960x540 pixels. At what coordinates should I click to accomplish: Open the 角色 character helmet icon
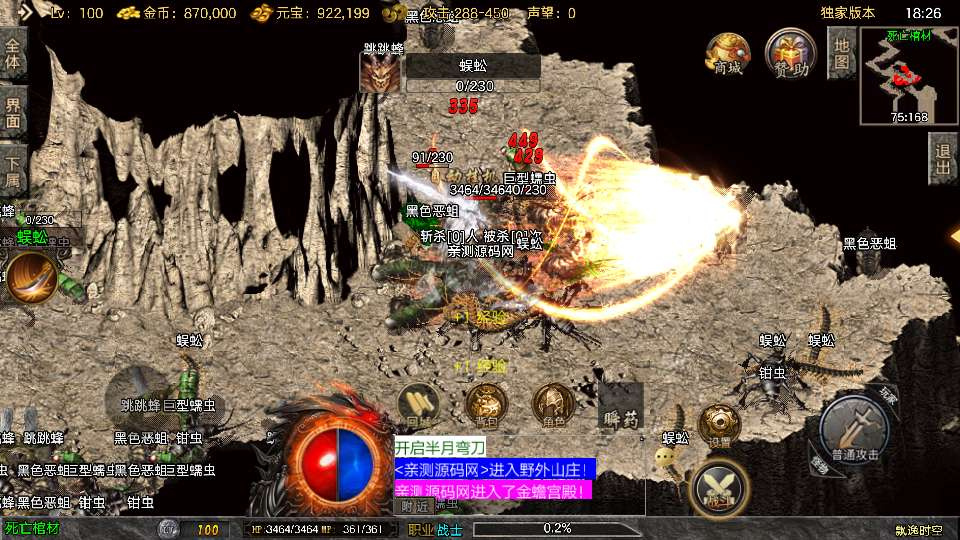point(552,404)
